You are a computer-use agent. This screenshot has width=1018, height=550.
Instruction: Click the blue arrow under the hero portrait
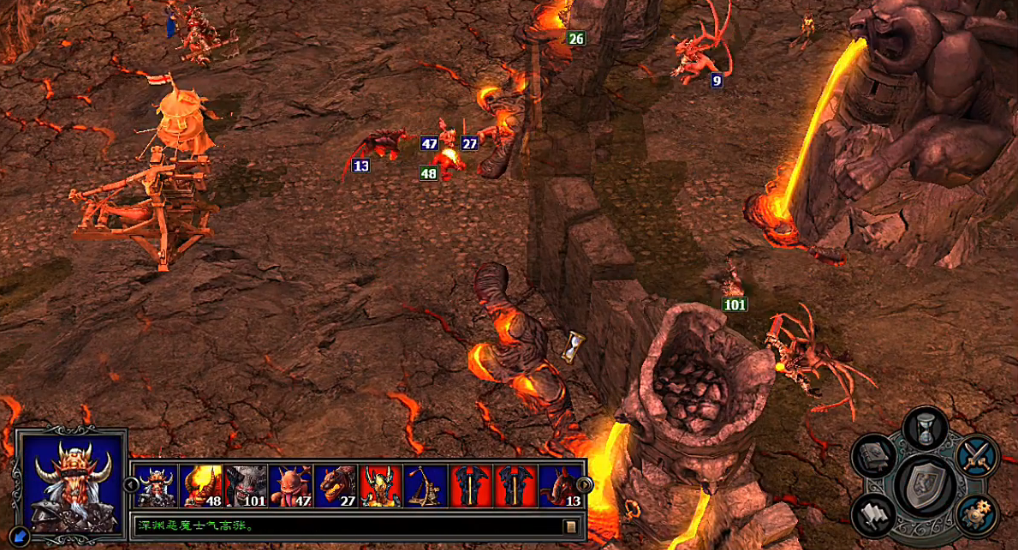pyautogui.click(x=22, y=536)
